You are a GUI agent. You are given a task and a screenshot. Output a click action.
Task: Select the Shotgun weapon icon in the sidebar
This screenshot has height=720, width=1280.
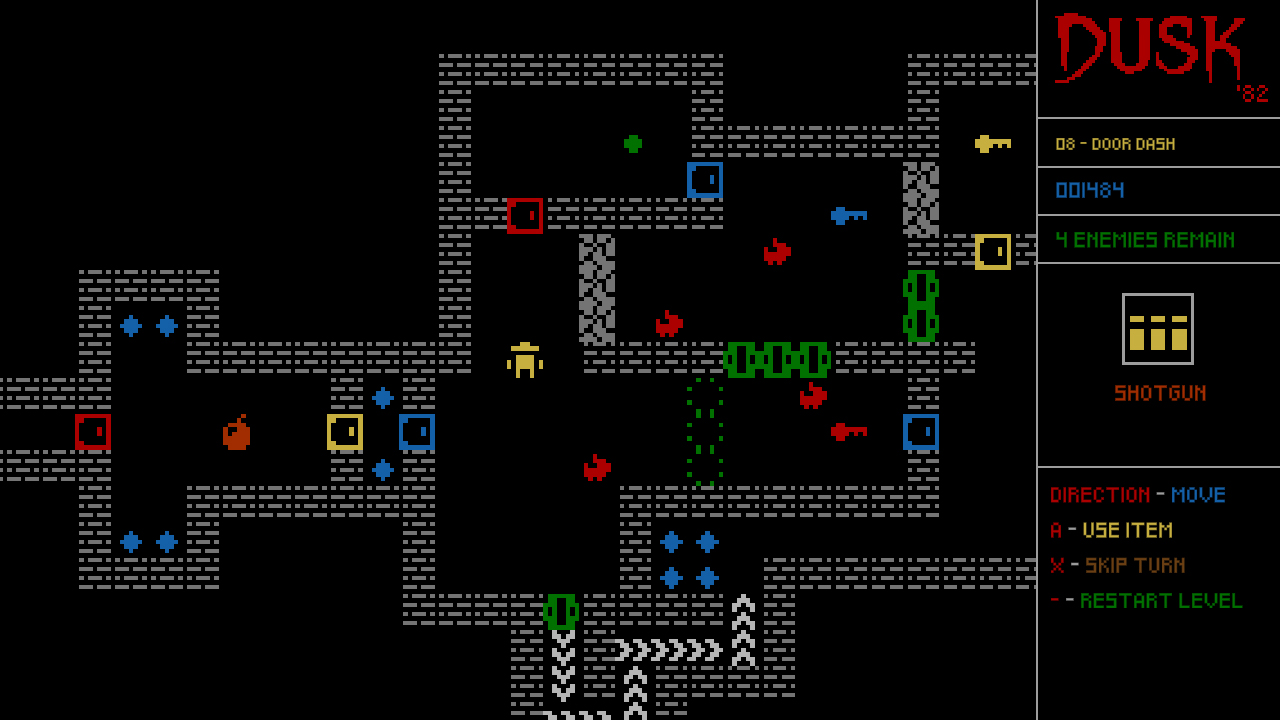[x=1160, y=330]
